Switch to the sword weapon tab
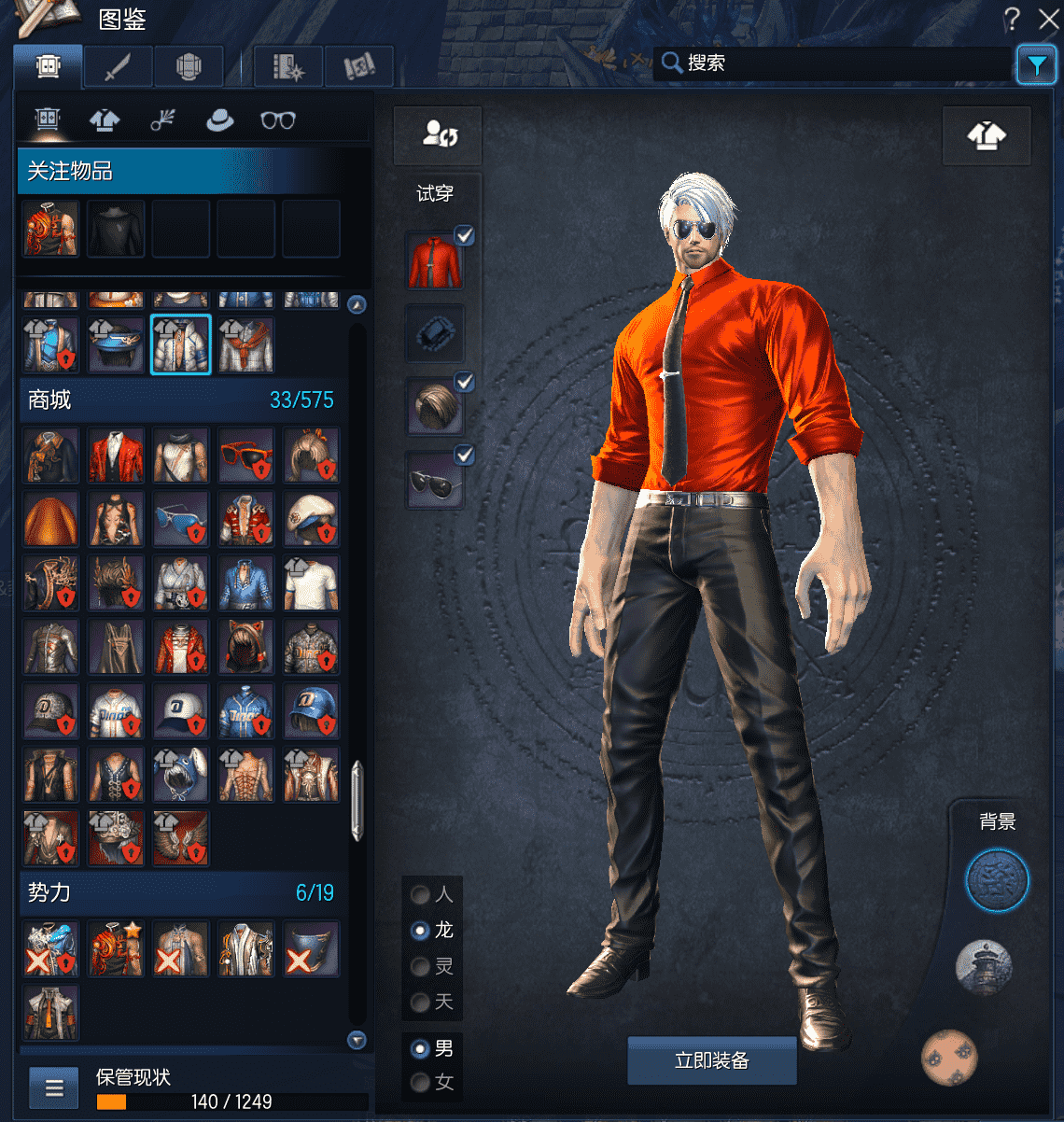The image size is (1064, 1122). (x=119, y=67)
